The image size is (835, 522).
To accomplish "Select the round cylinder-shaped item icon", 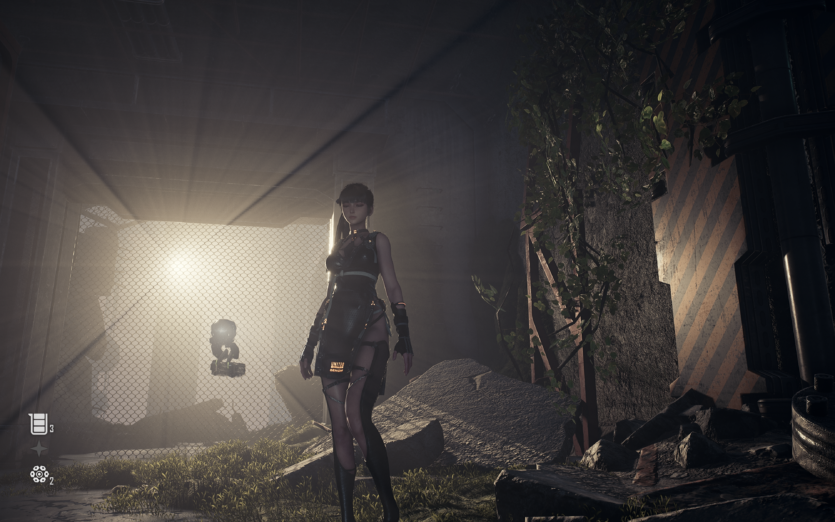I will point(39,474).
